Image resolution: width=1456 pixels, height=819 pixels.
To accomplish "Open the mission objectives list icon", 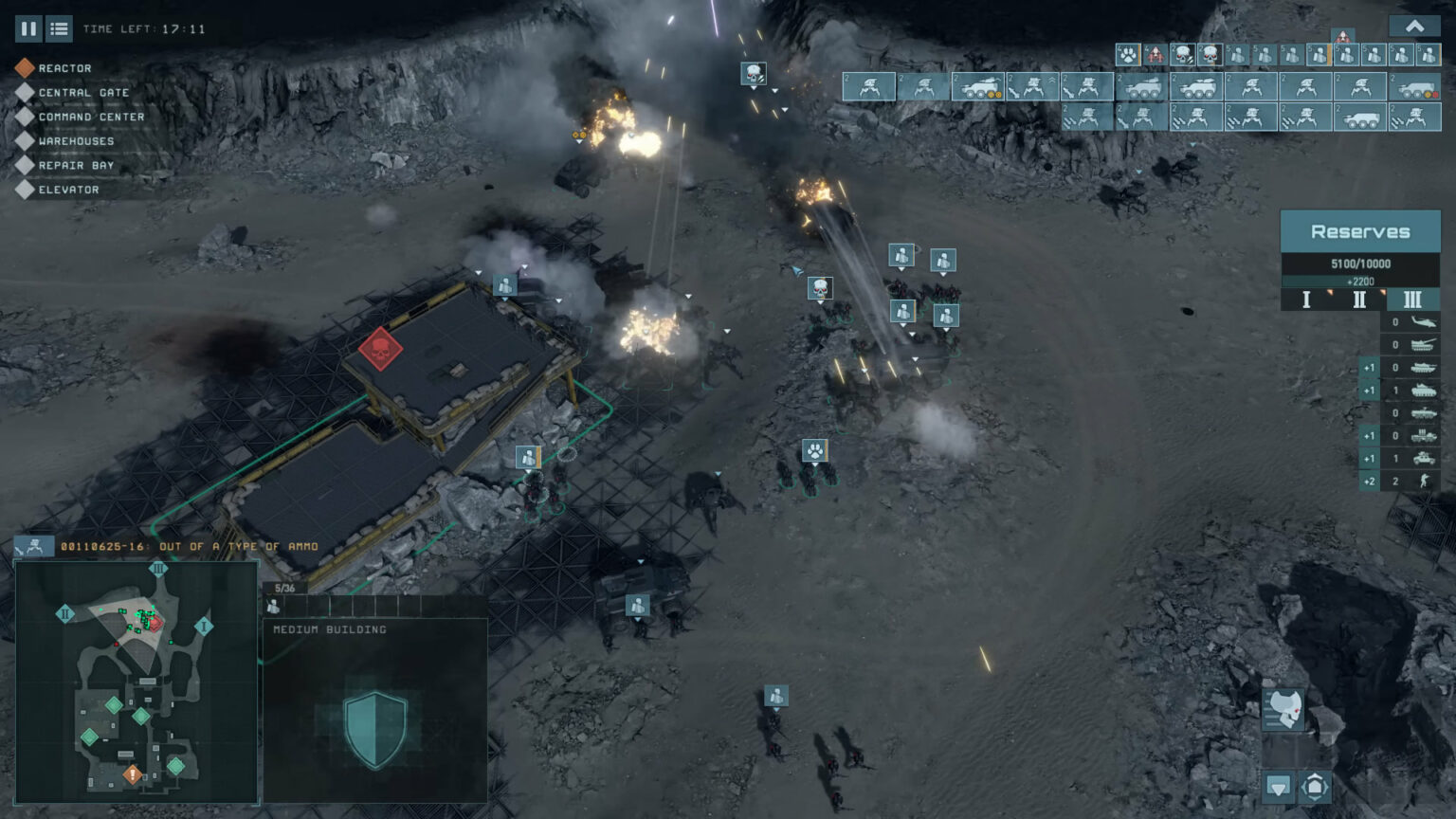I will pyautogui.click(x=58, y=28).
